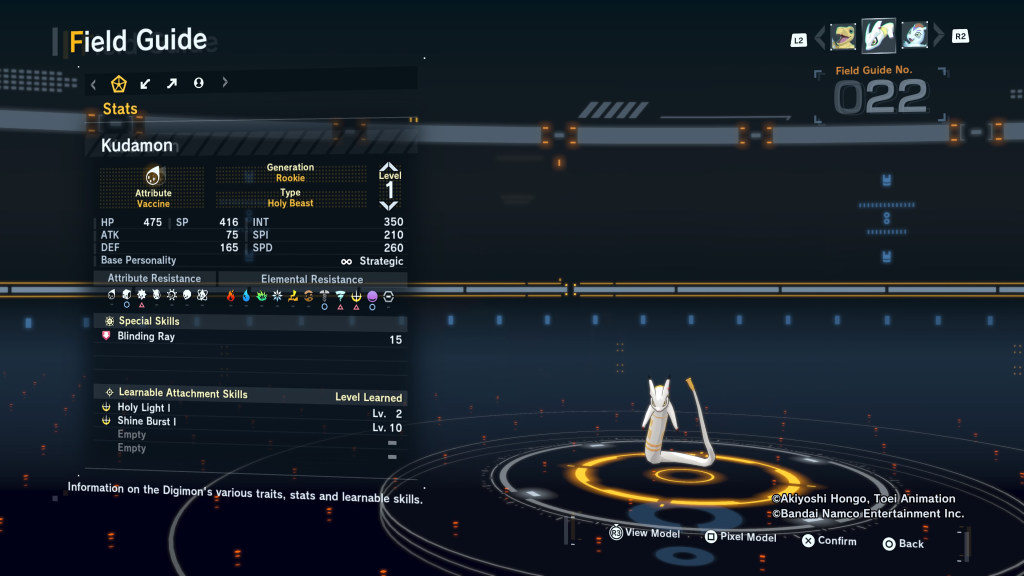Open the round face icon tab
This screenshot has width=1024, height=576.
pyautogui.click(x=198, y=83)
